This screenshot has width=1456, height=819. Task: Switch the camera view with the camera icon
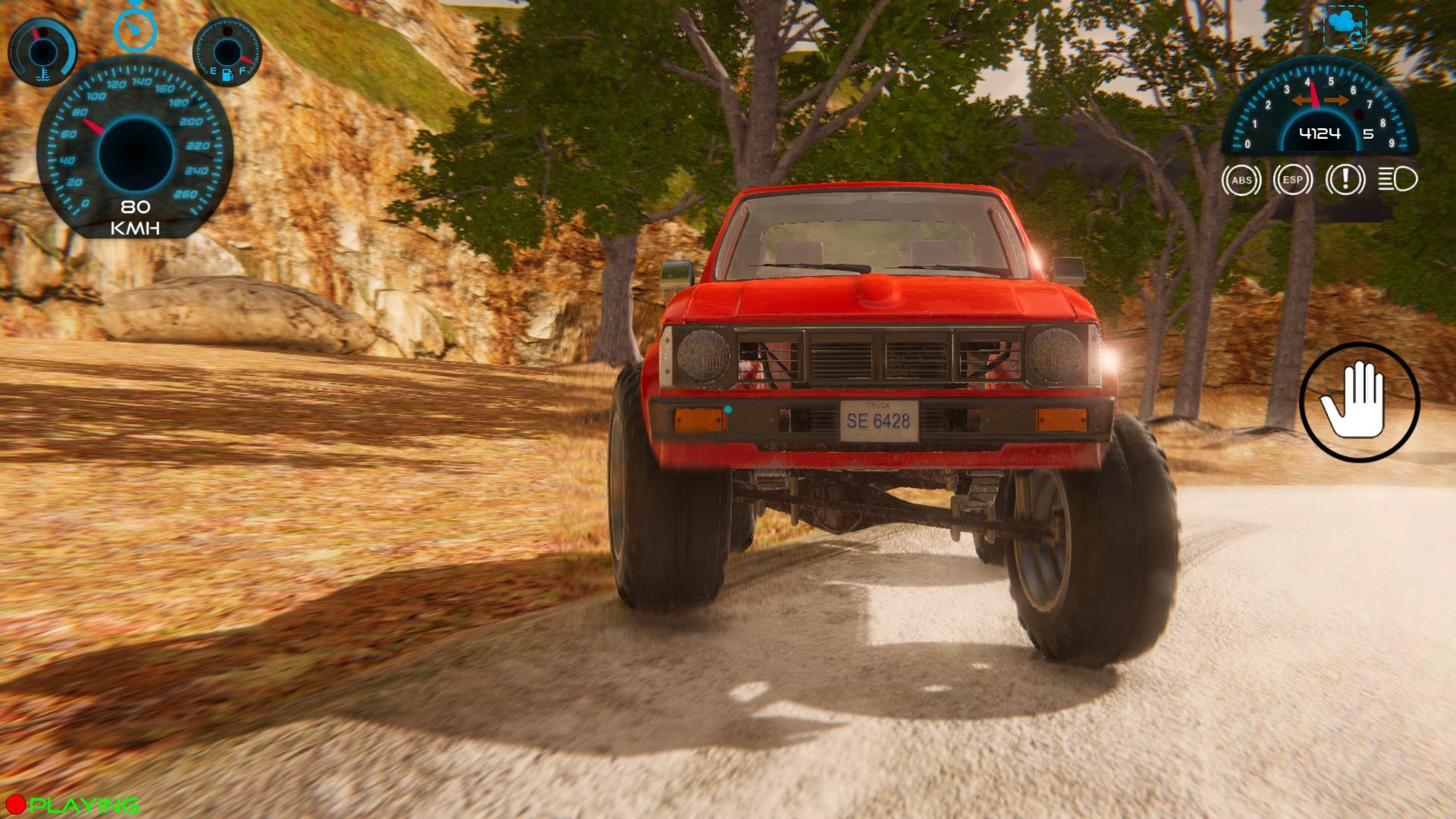(x=1345, y=27)
